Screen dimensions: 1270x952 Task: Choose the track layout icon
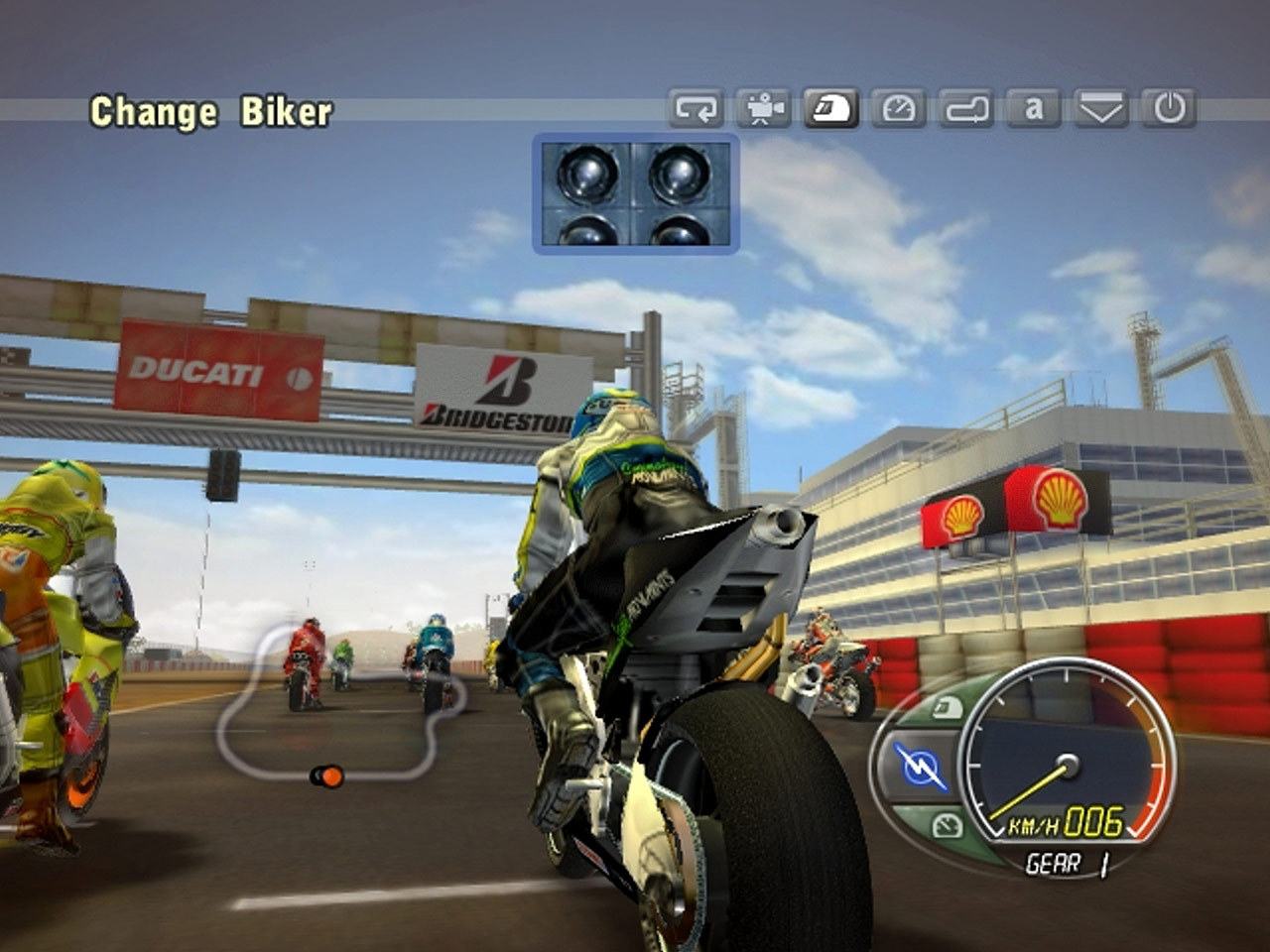966,108
